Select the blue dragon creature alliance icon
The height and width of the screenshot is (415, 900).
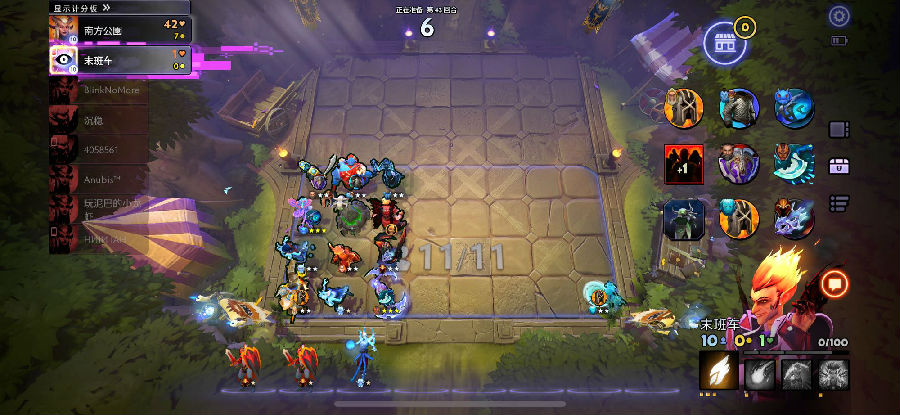point(792,218)
